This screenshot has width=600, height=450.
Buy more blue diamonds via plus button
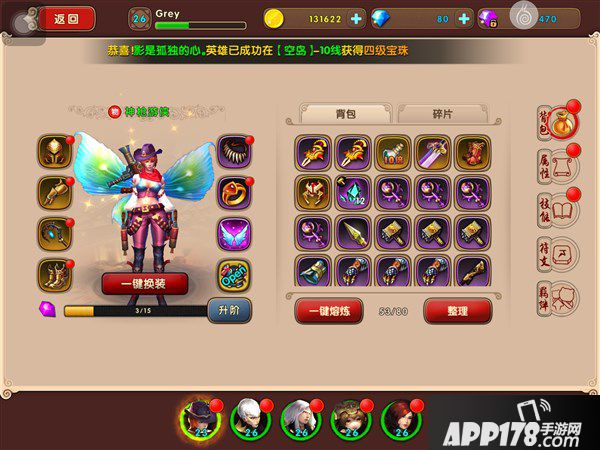click(x=464, y=18)
